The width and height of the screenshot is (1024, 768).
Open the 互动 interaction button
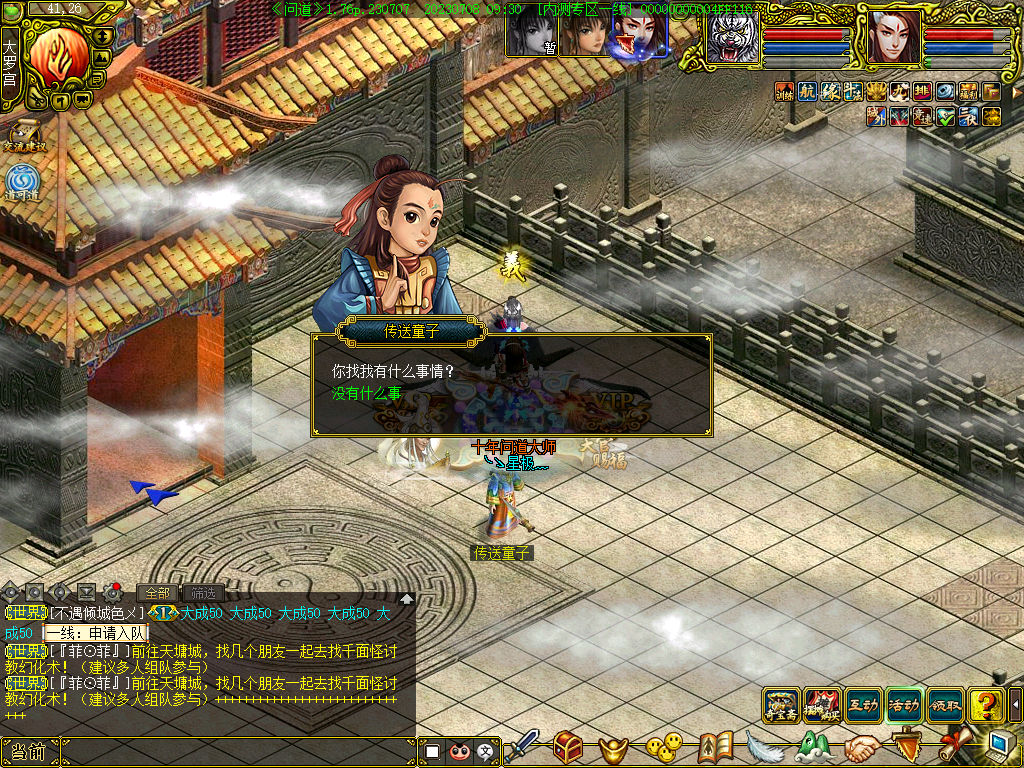tap(863, 705)
